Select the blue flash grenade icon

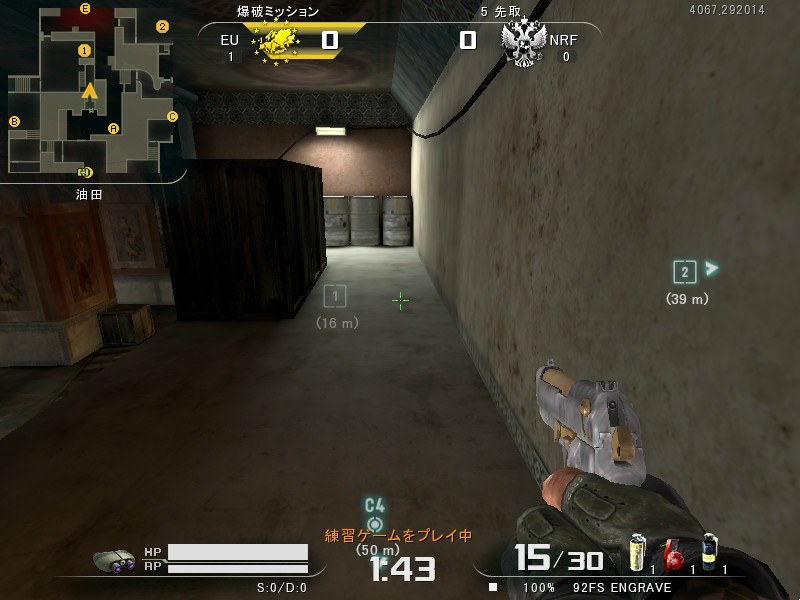coord(709,552)
